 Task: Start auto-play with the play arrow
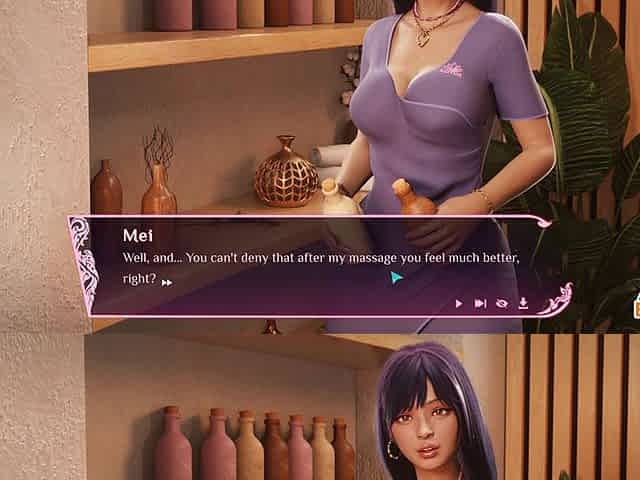(459, 303)
